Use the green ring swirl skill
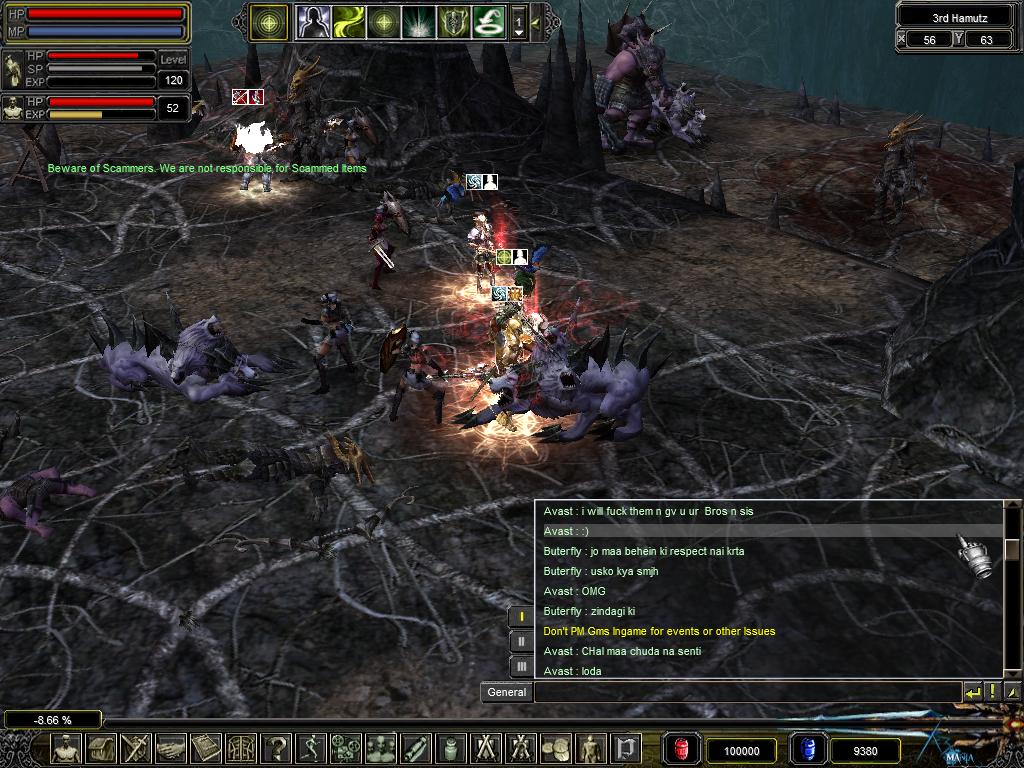Screen dimensions: 1024x768 coord(488,21)
